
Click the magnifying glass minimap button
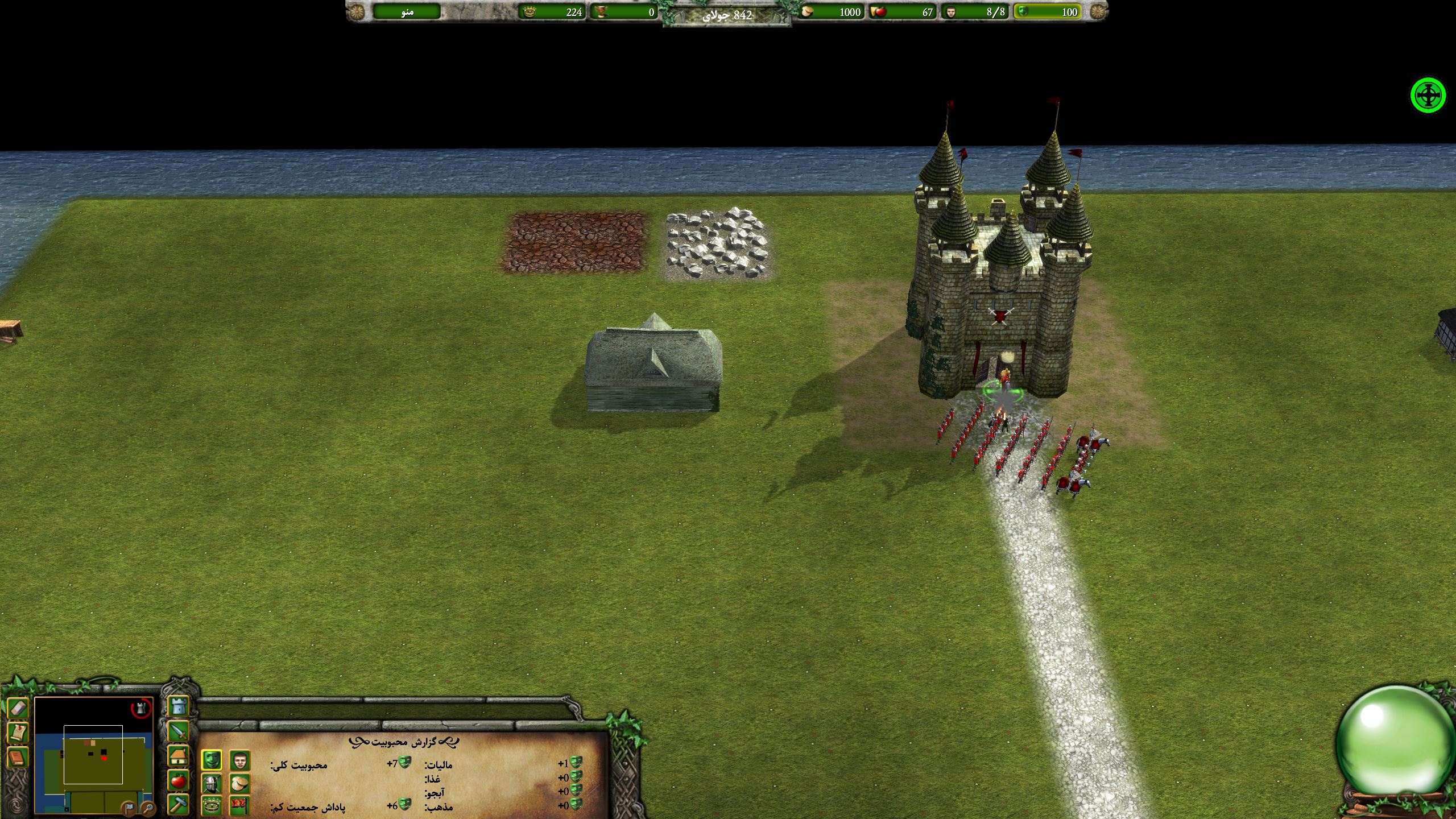tap(147, 808)
